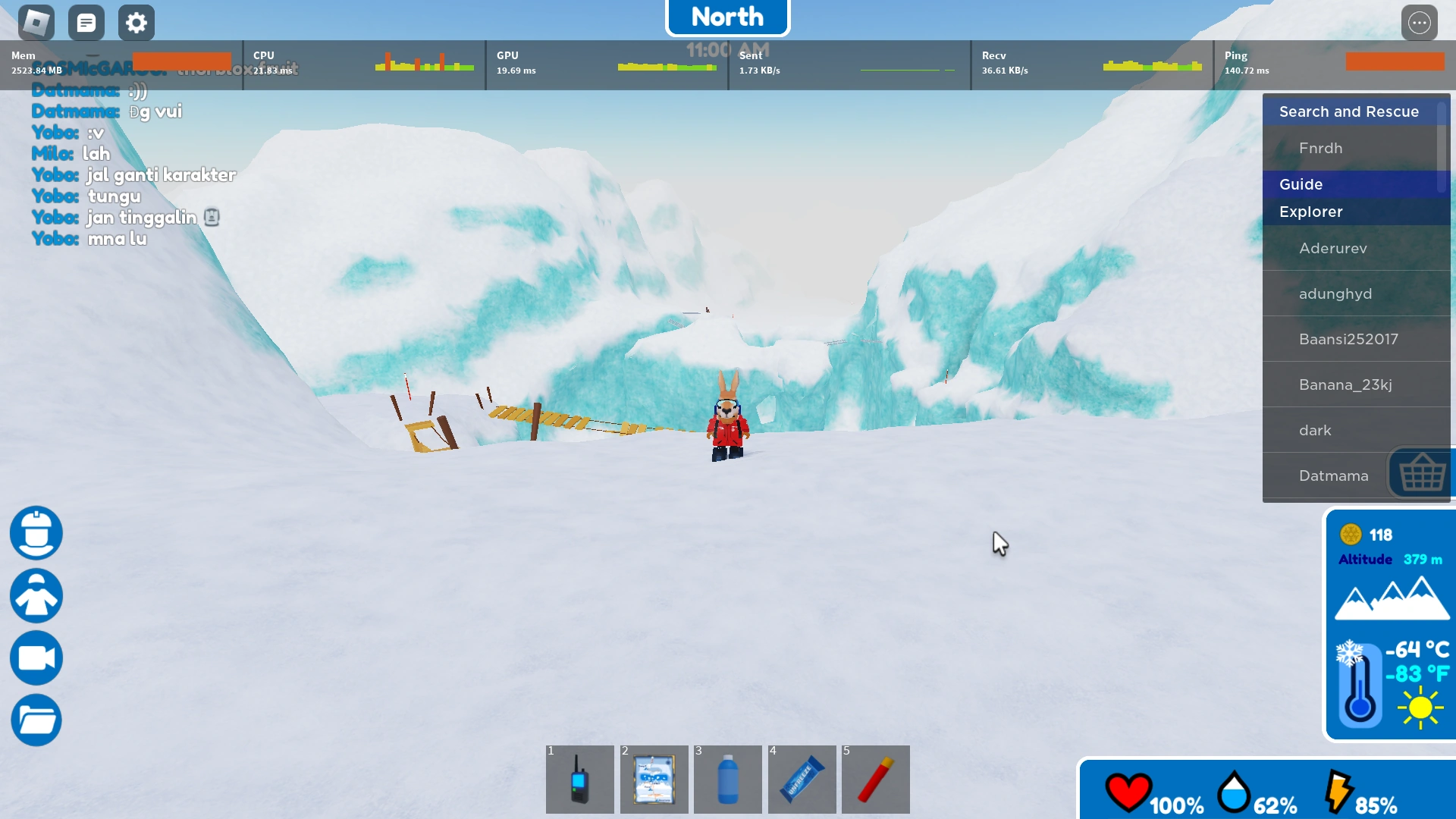Image resolution: width=1456 pixels, height=819 pixels.
Task: Open the three-dot menu in the top-right corner
Action: click(1420, 22)
